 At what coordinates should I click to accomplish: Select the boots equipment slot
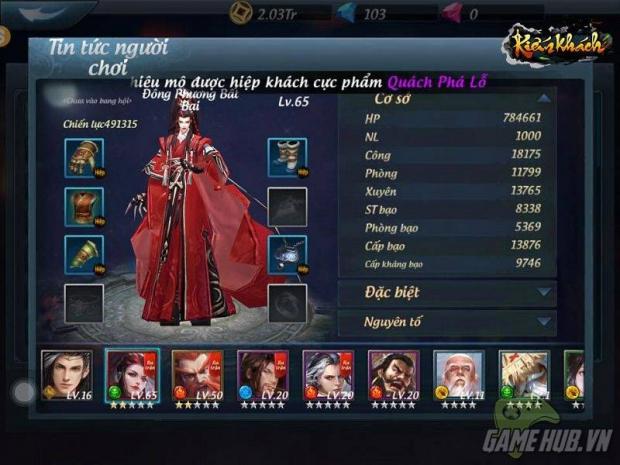coord(287,157)
